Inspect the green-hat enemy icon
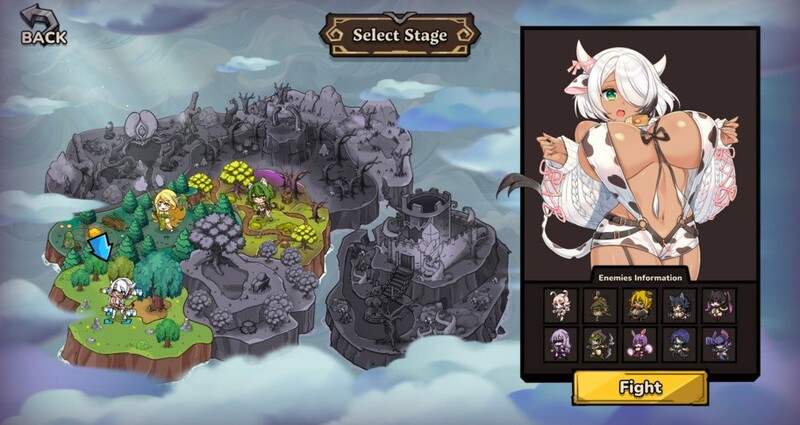Screen dimensions: 800x425 pyautogui.click(x=599, y=304)
